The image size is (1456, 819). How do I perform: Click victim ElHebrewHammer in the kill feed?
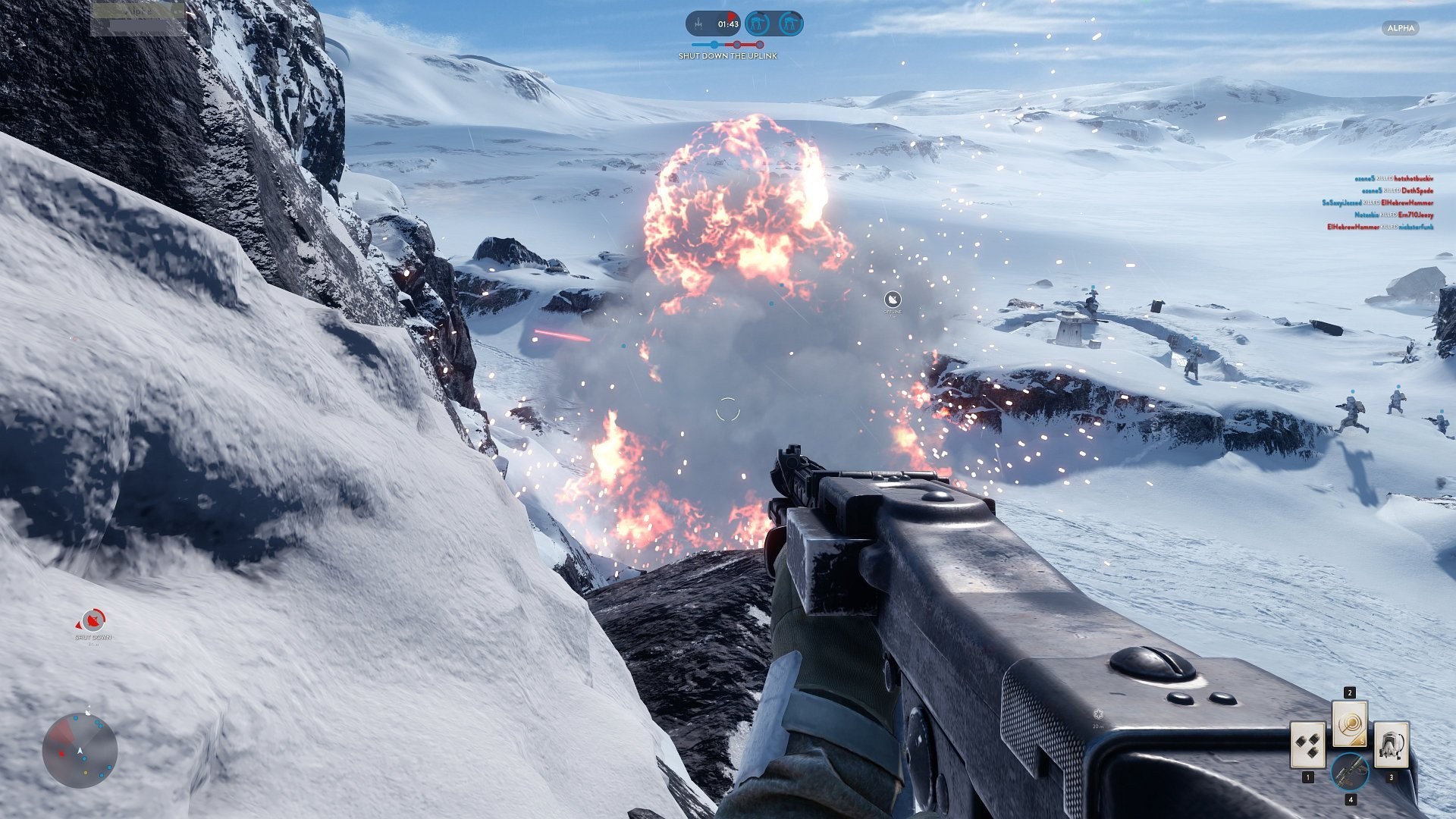[x=1407, y=203]
